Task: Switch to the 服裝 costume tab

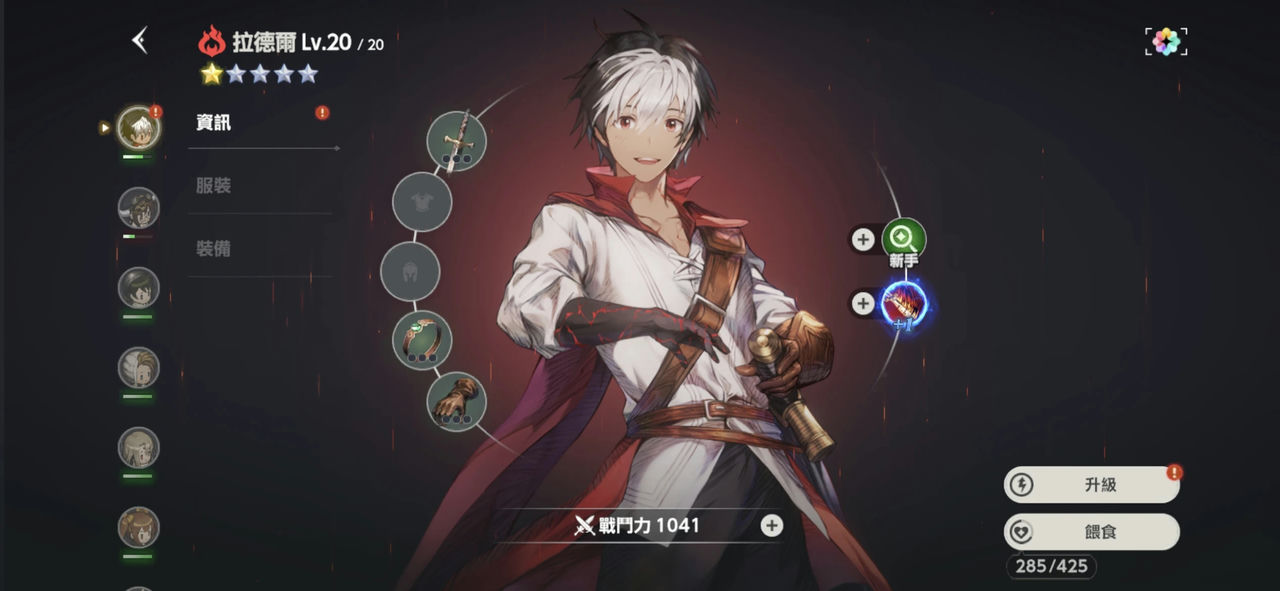Action: [x=214, y=186]
